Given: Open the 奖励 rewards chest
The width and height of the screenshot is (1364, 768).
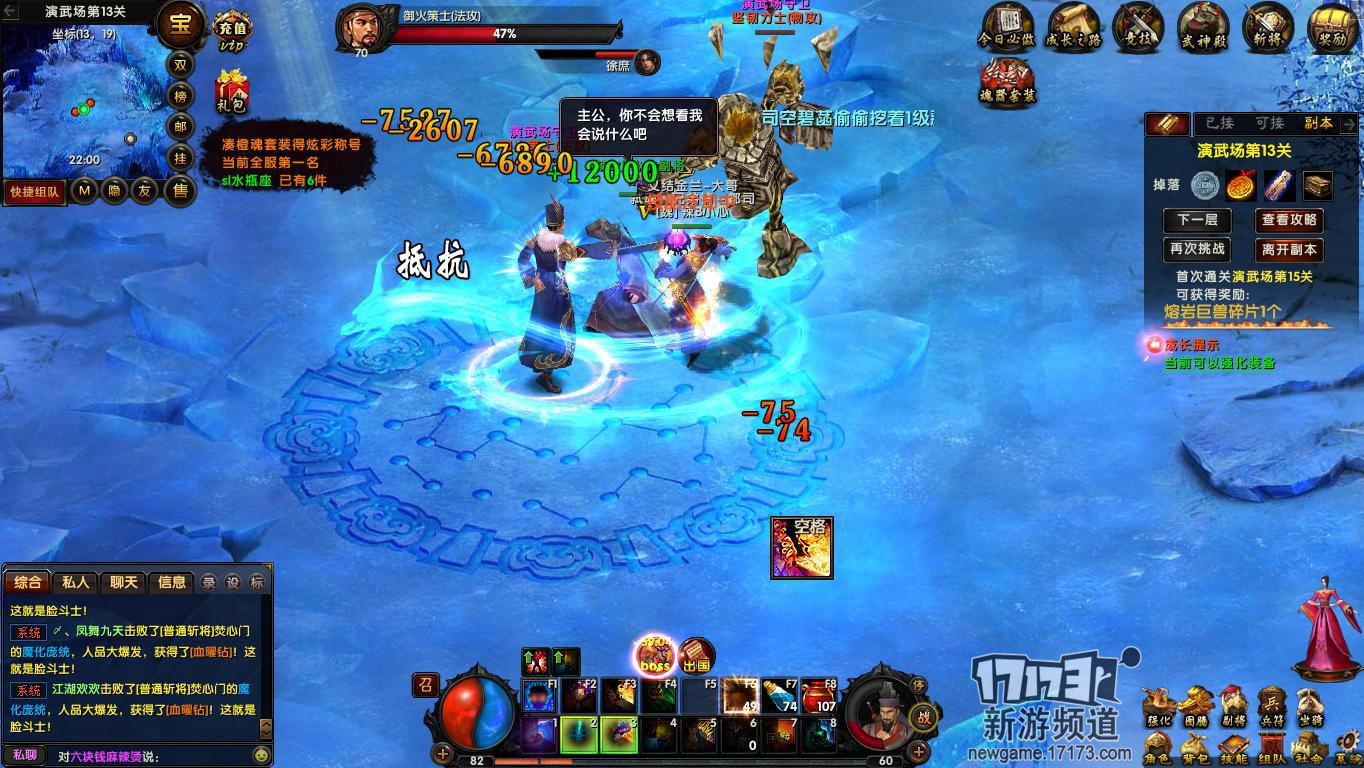Looking at the screenshot, I should 1332,26.
